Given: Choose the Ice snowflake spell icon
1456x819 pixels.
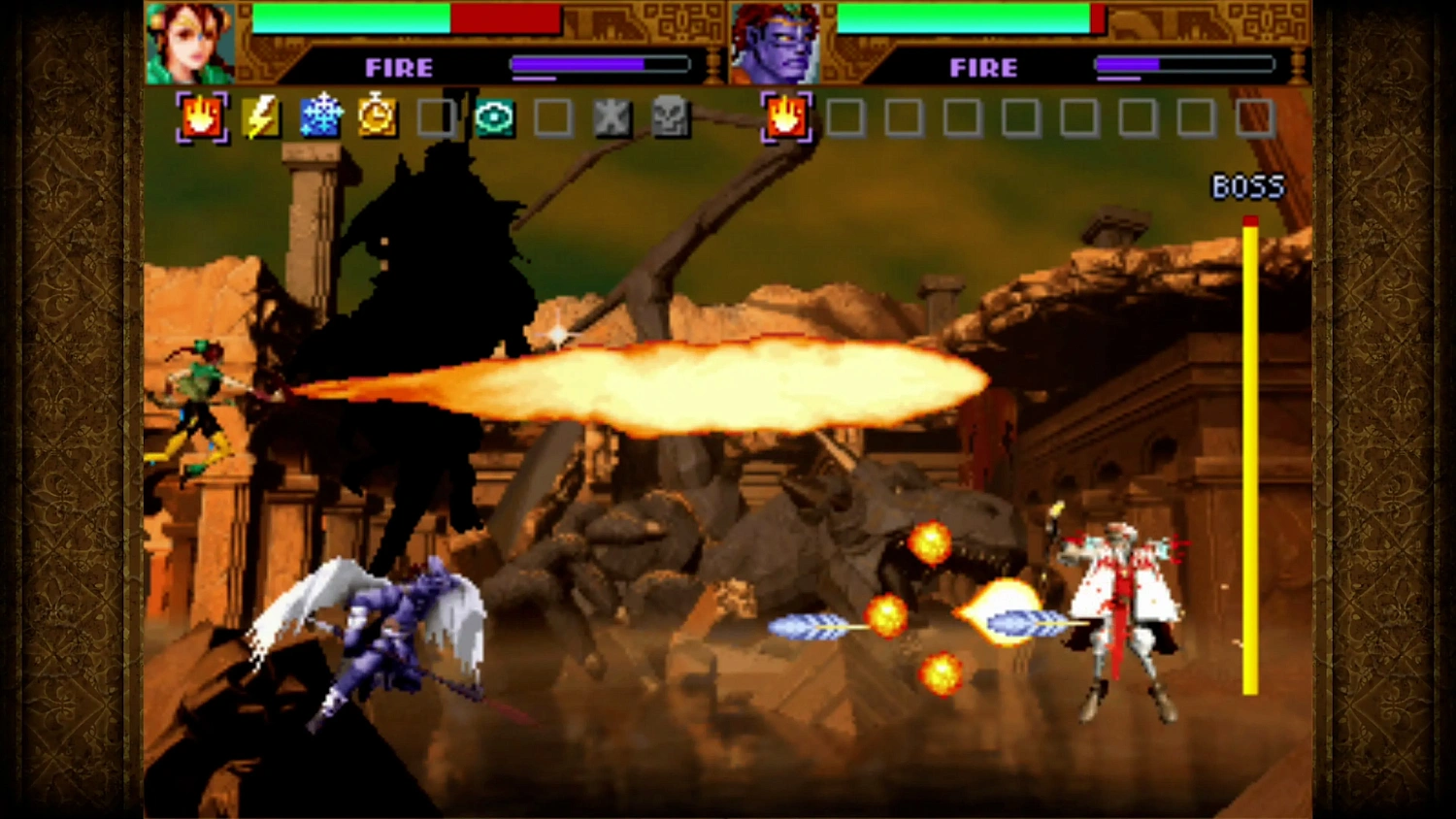Looking at the screenshot, I should (x=320, y=115).
